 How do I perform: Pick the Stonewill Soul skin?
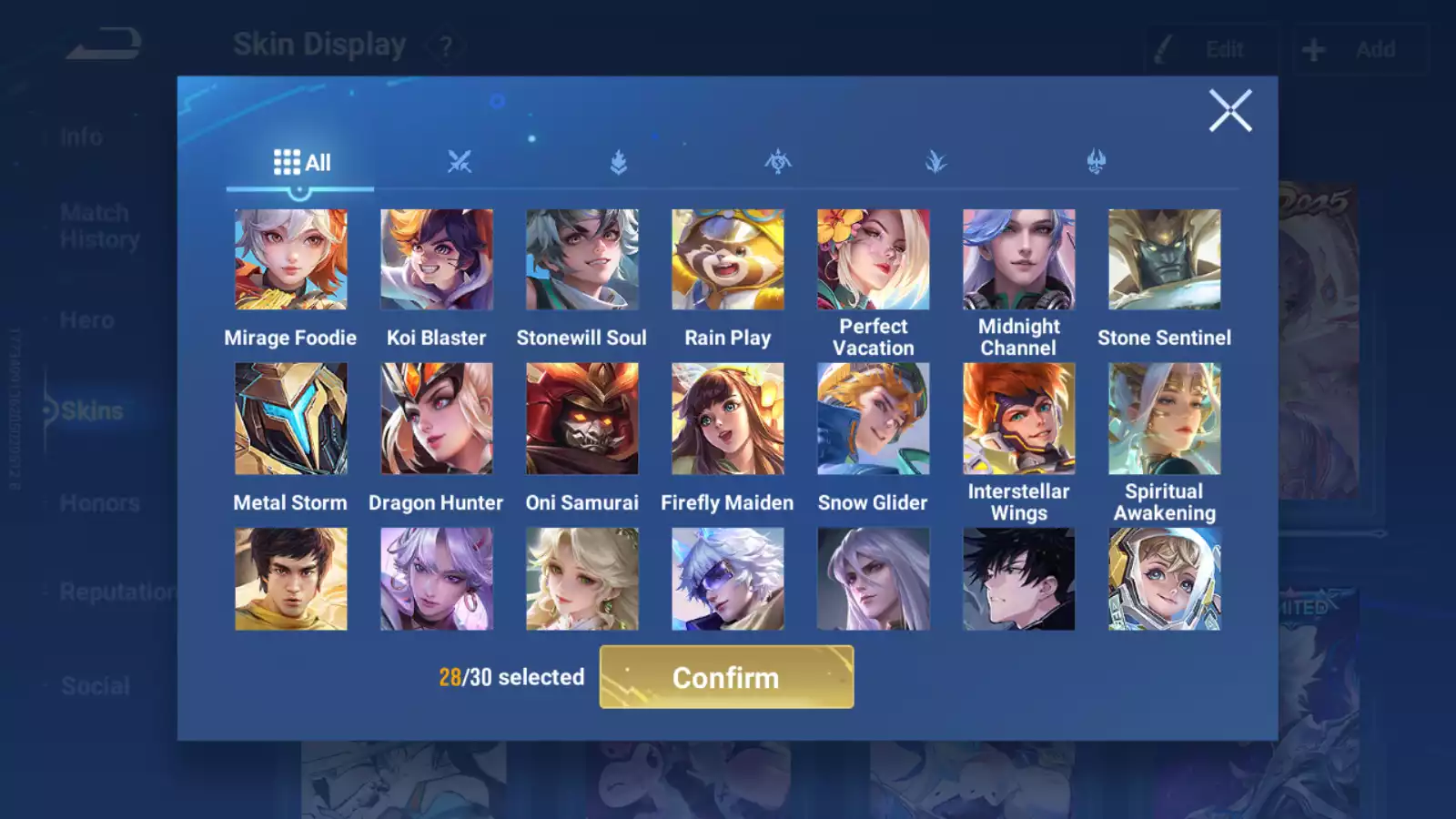tap(582, 259)
